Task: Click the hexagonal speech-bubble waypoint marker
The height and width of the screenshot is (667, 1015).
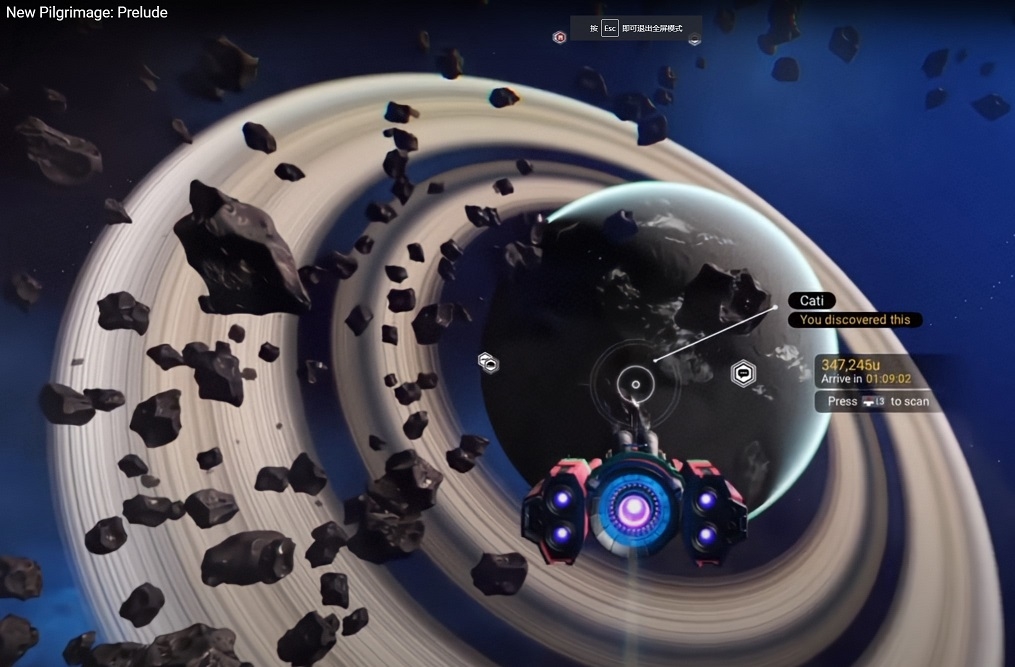Action: 743,374
